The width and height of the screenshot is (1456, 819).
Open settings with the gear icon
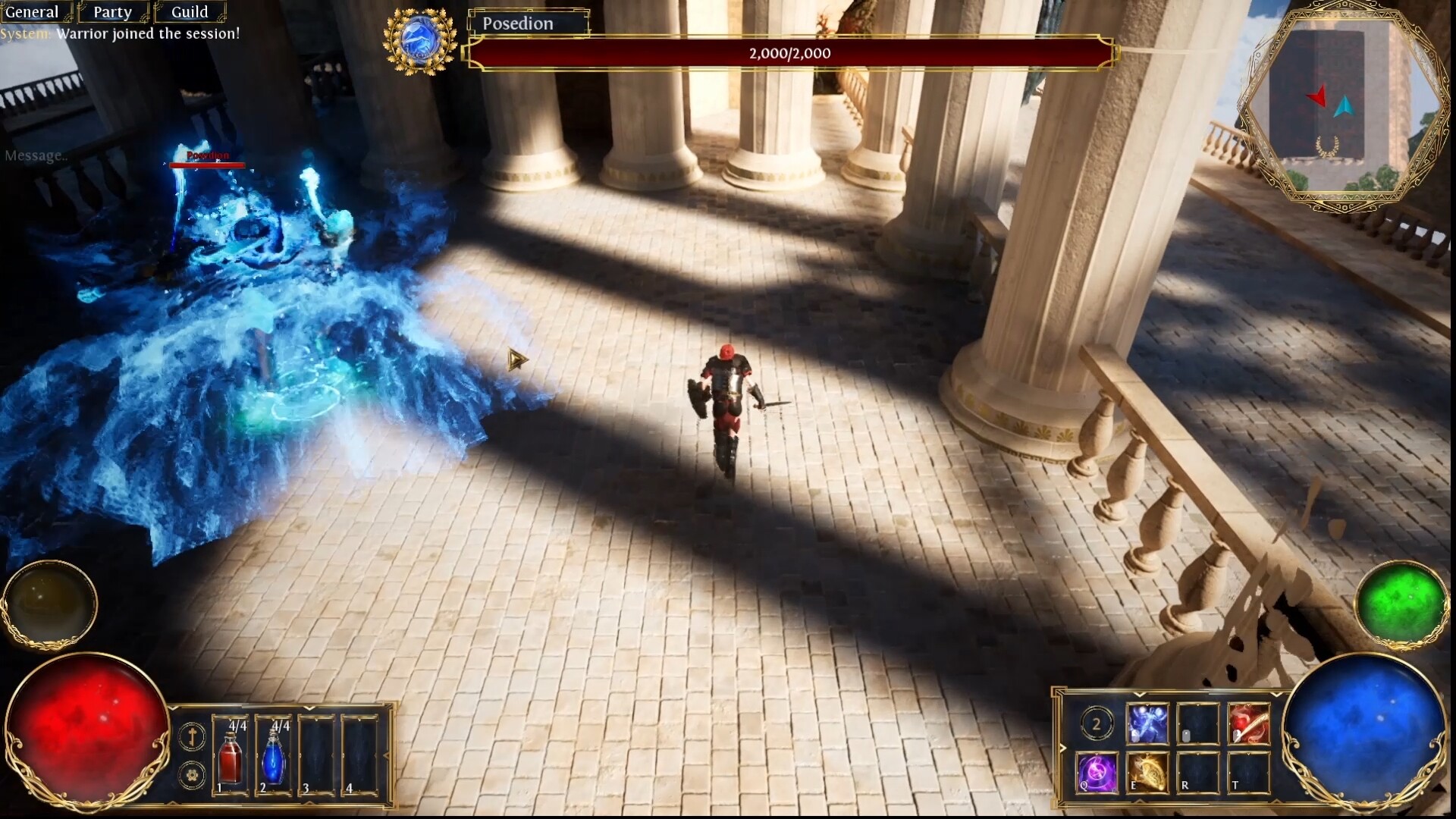coord(192,775)
